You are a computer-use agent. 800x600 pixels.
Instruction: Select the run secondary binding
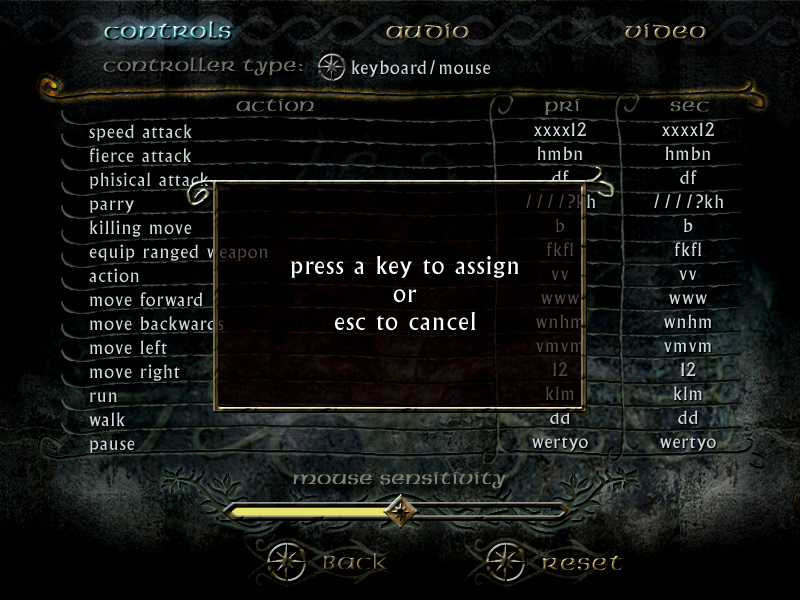[688, 394]
